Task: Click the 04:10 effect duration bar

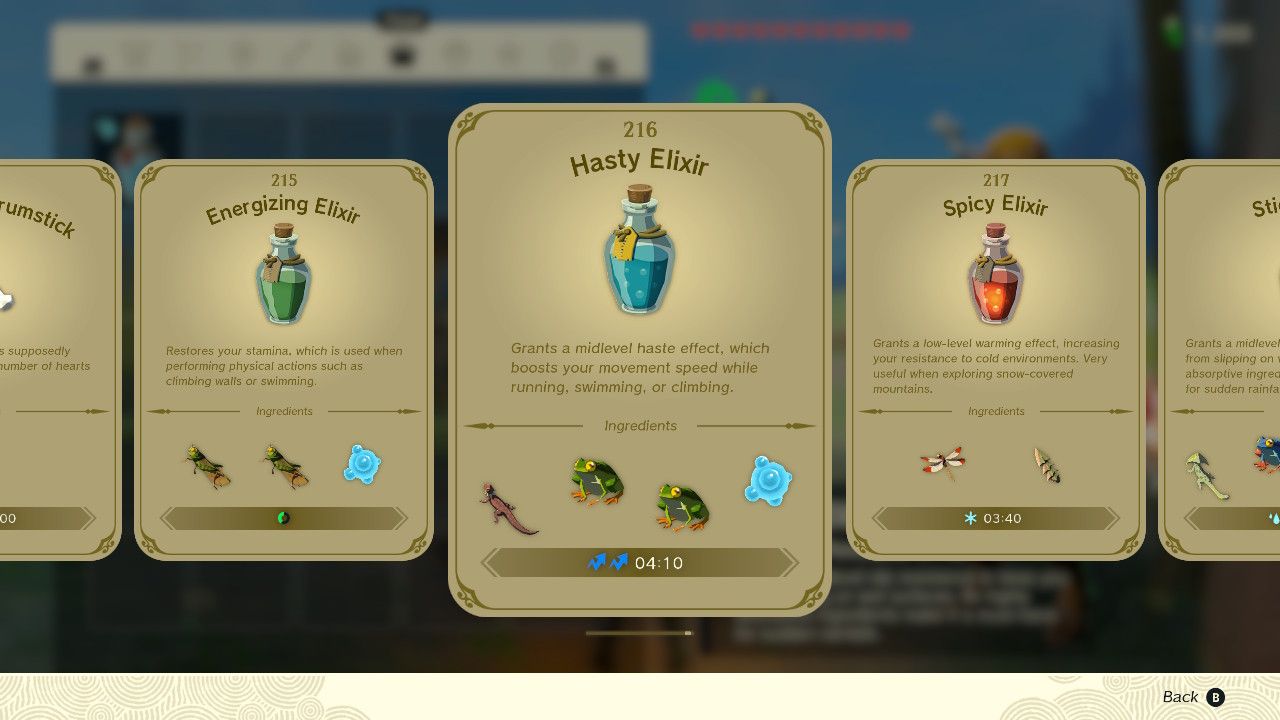Action: coord(639,562)
